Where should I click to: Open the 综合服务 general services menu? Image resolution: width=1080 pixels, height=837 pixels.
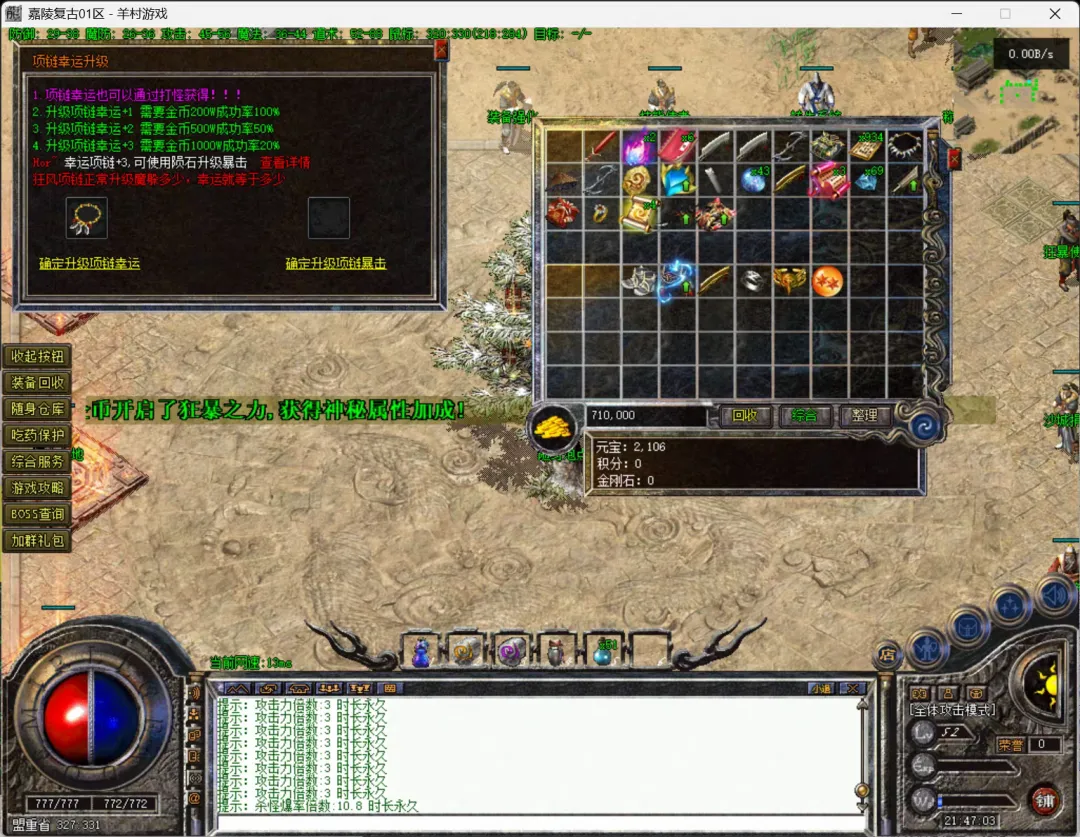(37, 461)
